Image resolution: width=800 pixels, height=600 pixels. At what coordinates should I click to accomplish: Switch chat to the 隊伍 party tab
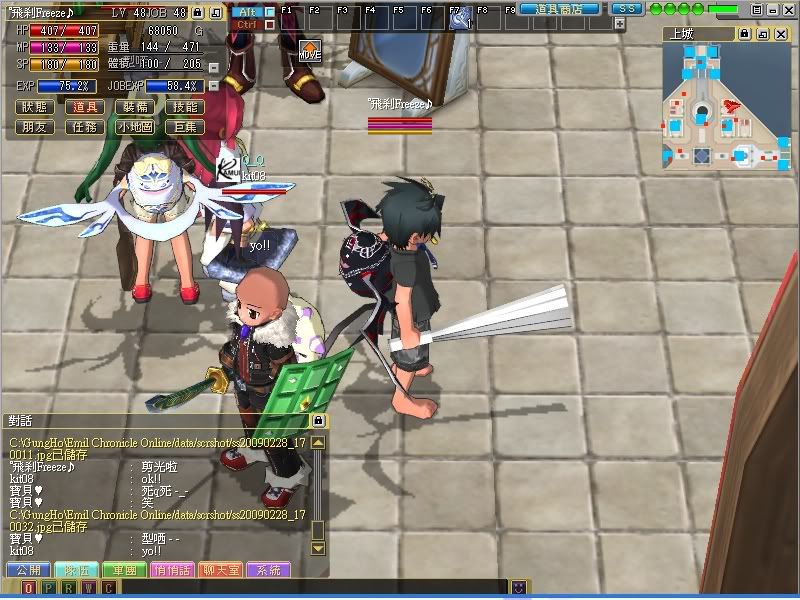76,570
